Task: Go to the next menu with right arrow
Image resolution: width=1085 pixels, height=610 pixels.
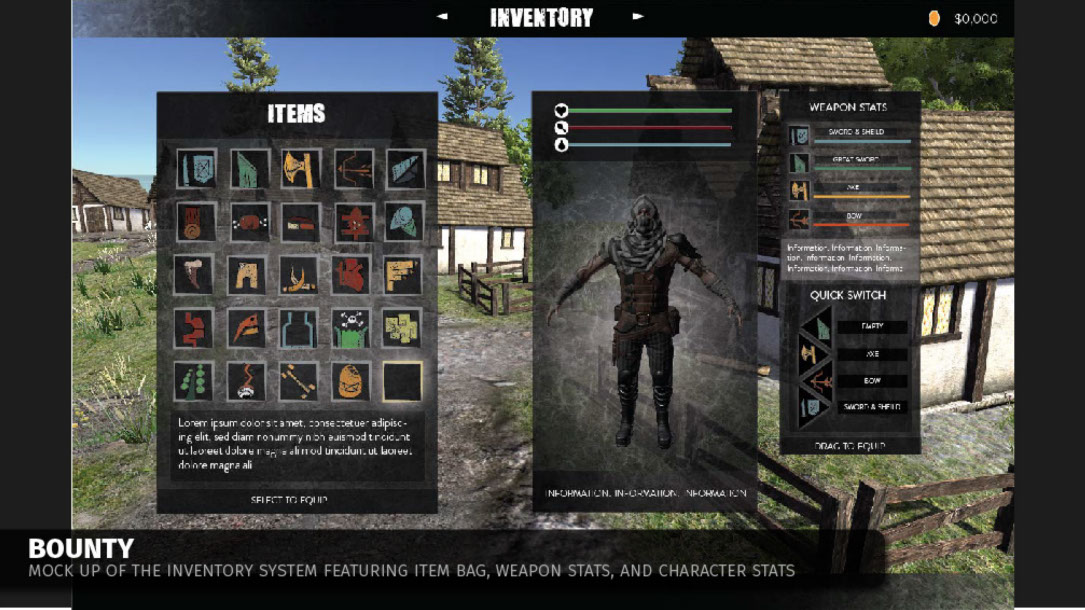Action: point(639,17)
